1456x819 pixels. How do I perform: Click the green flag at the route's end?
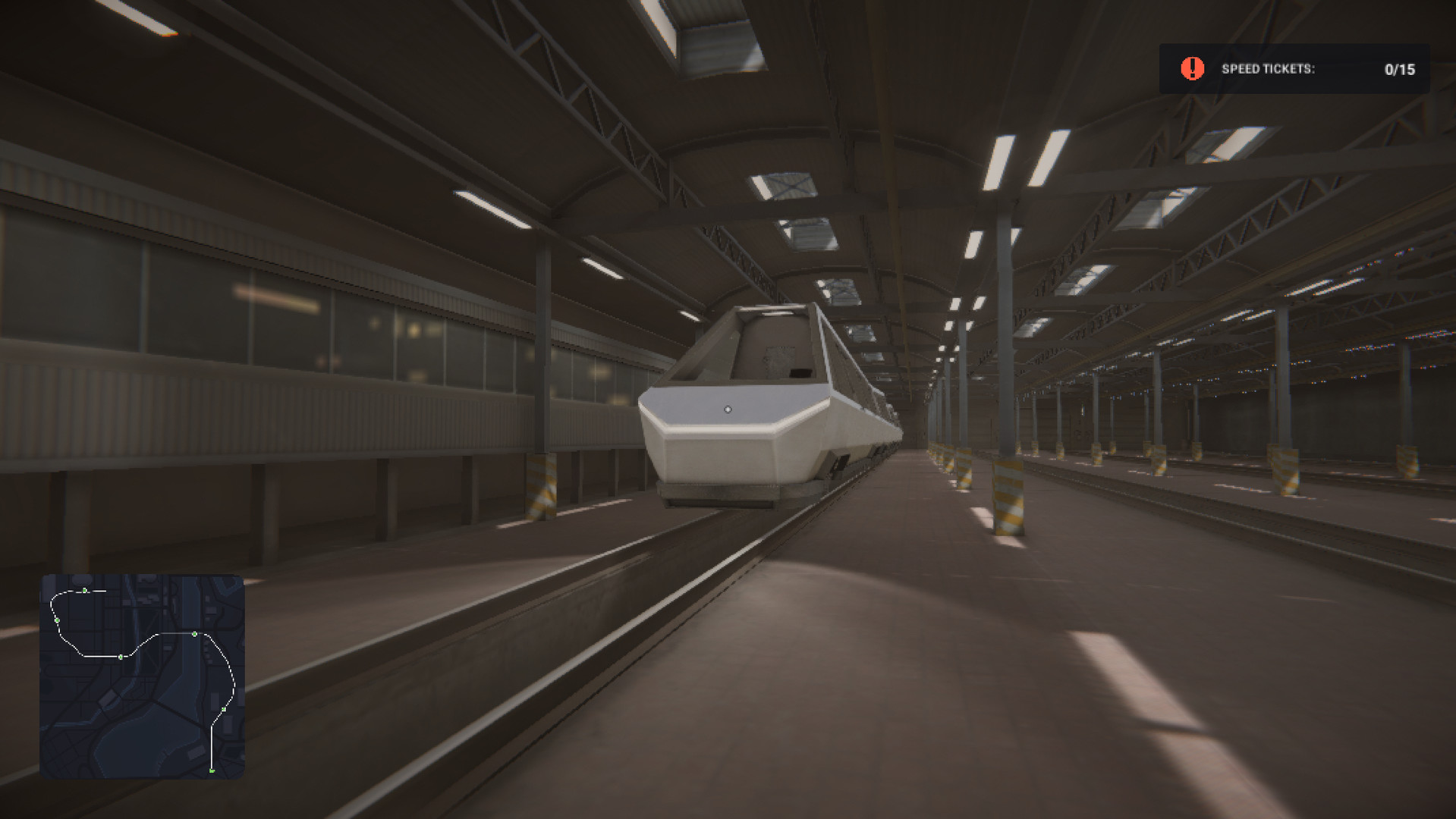pyautogui.click(x=212, y=770)
